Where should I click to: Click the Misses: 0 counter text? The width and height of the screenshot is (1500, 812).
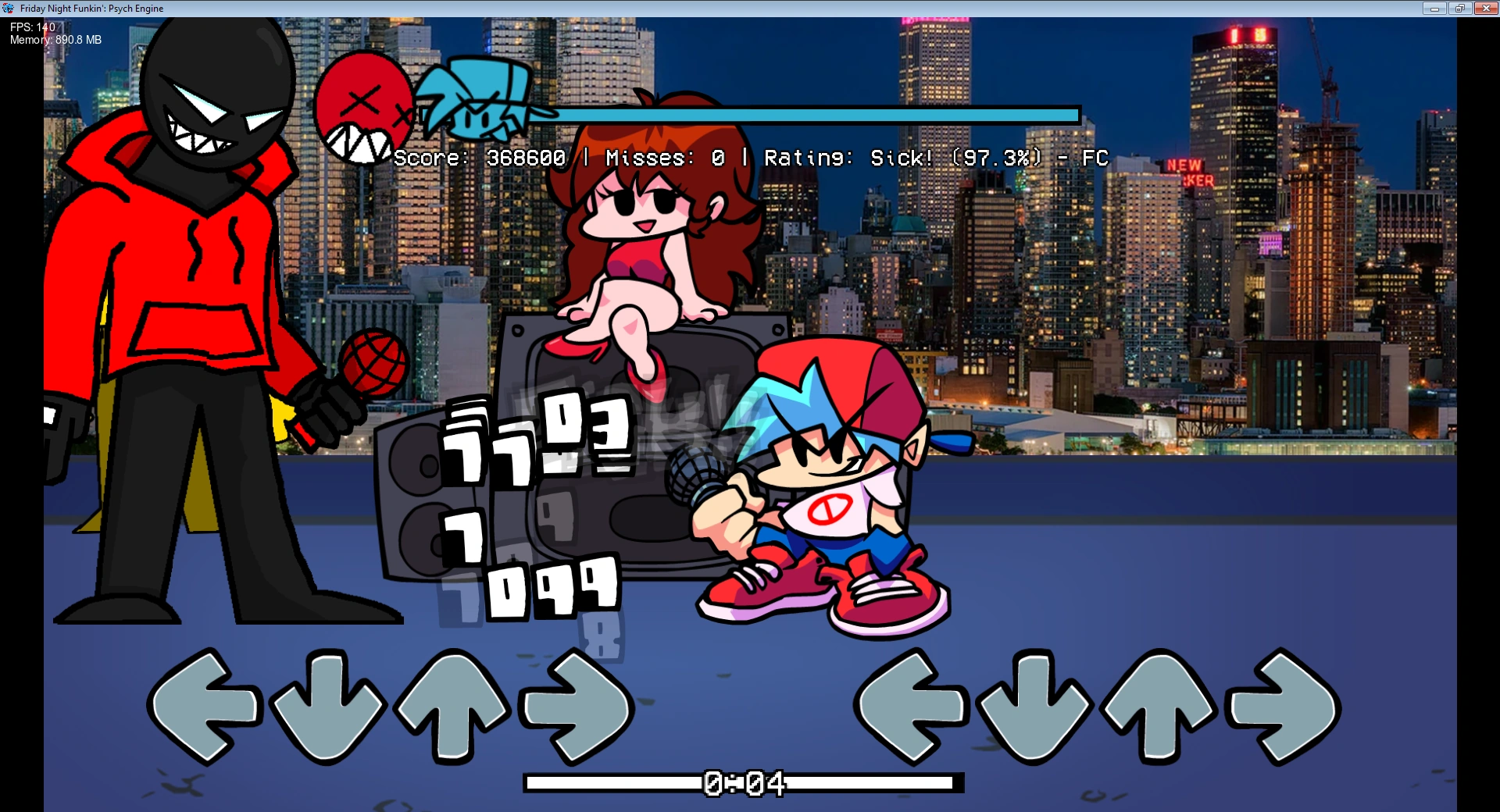pos(664,158)
